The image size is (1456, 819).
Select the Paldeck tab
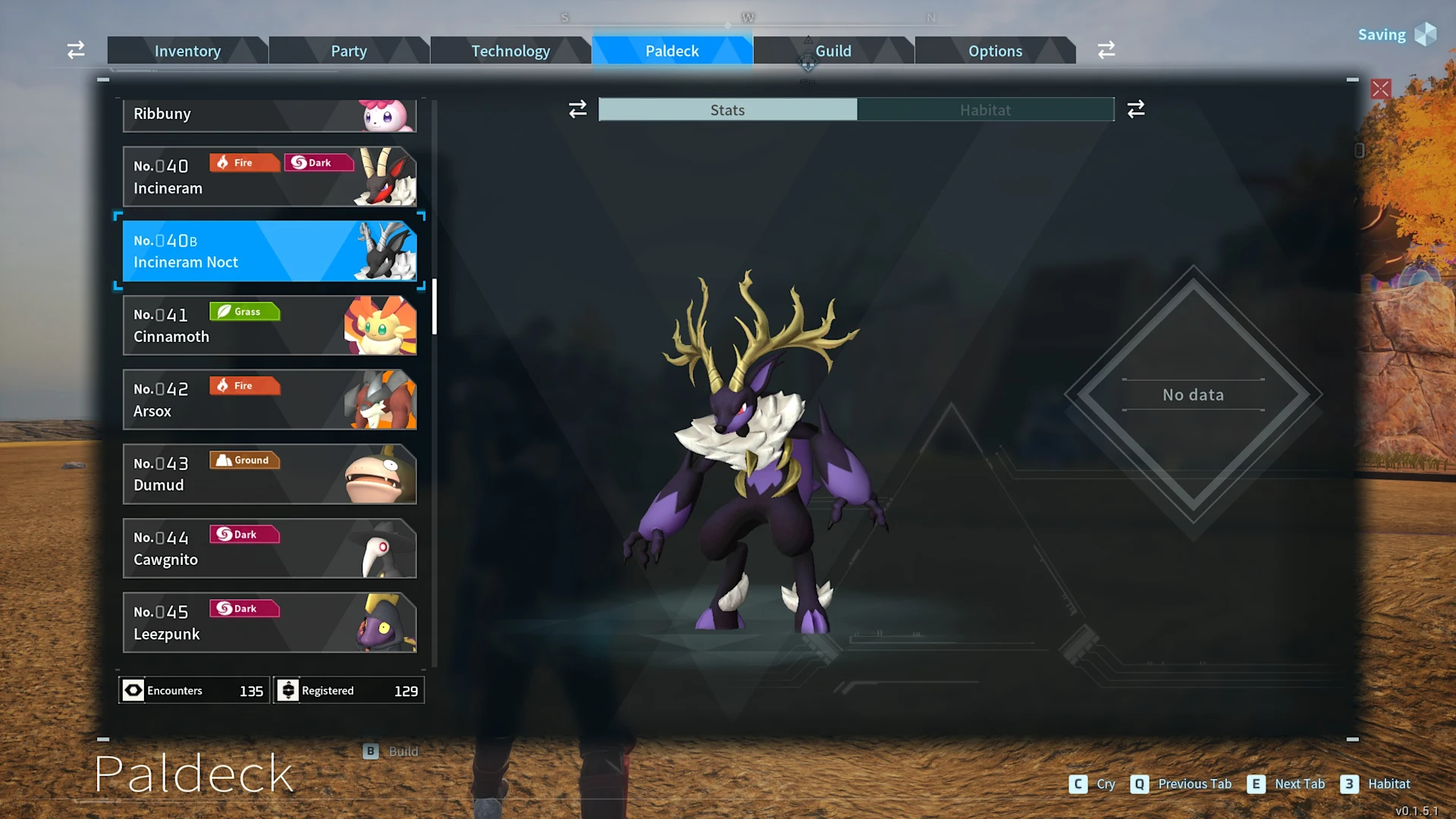pyautogui.click(x=672, y=51)
